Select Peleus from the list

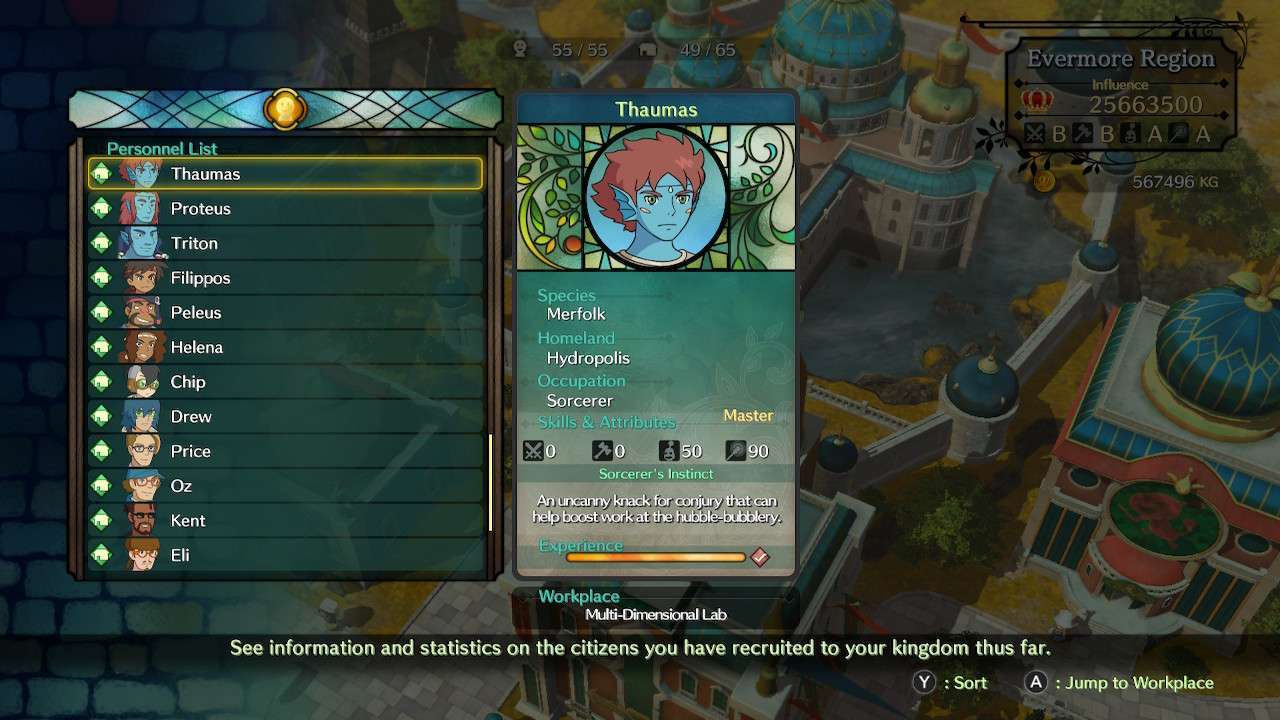coord(285,313)
